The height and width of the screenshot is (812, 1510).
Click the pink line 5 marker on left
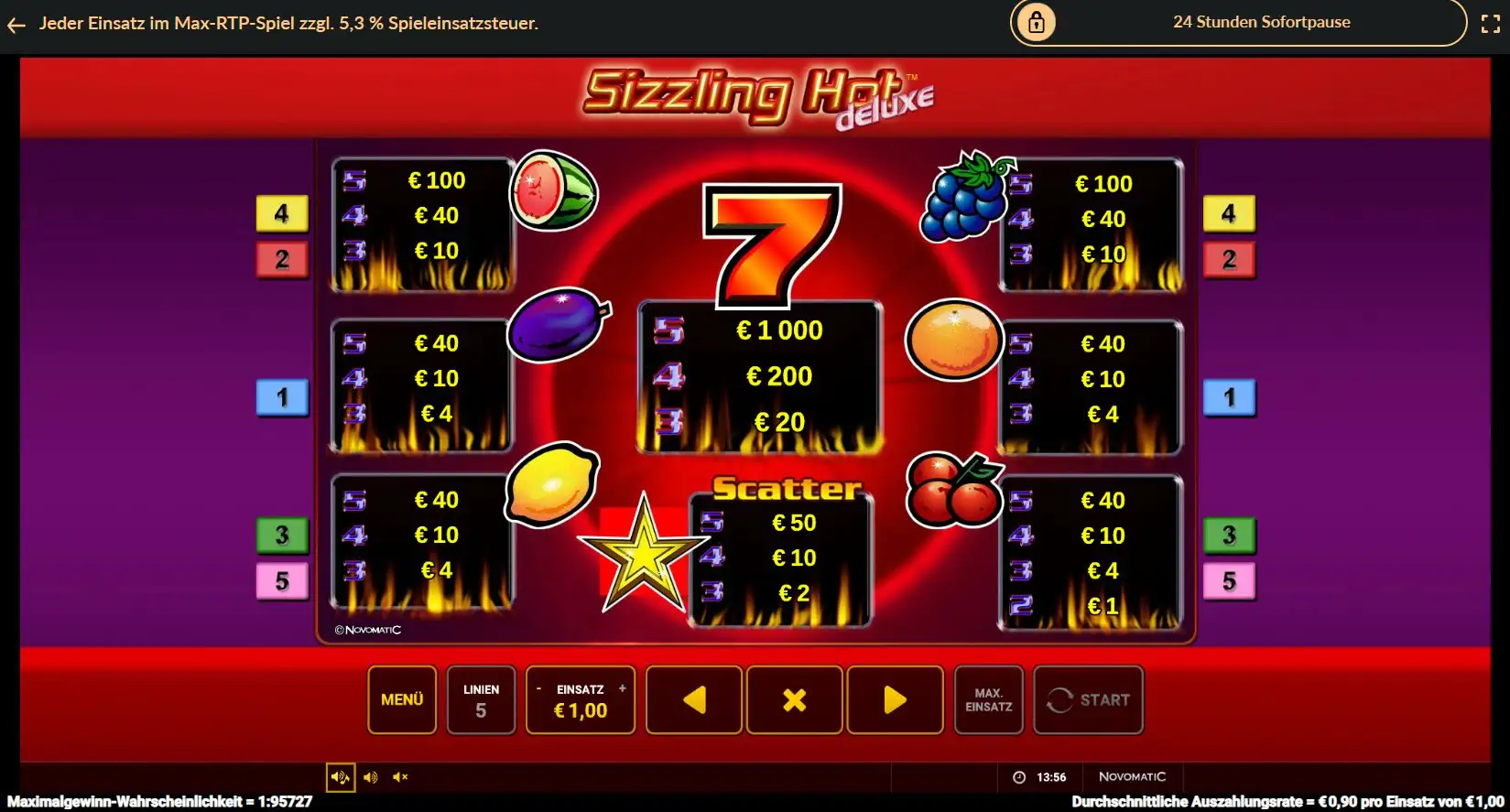(282, 580)
